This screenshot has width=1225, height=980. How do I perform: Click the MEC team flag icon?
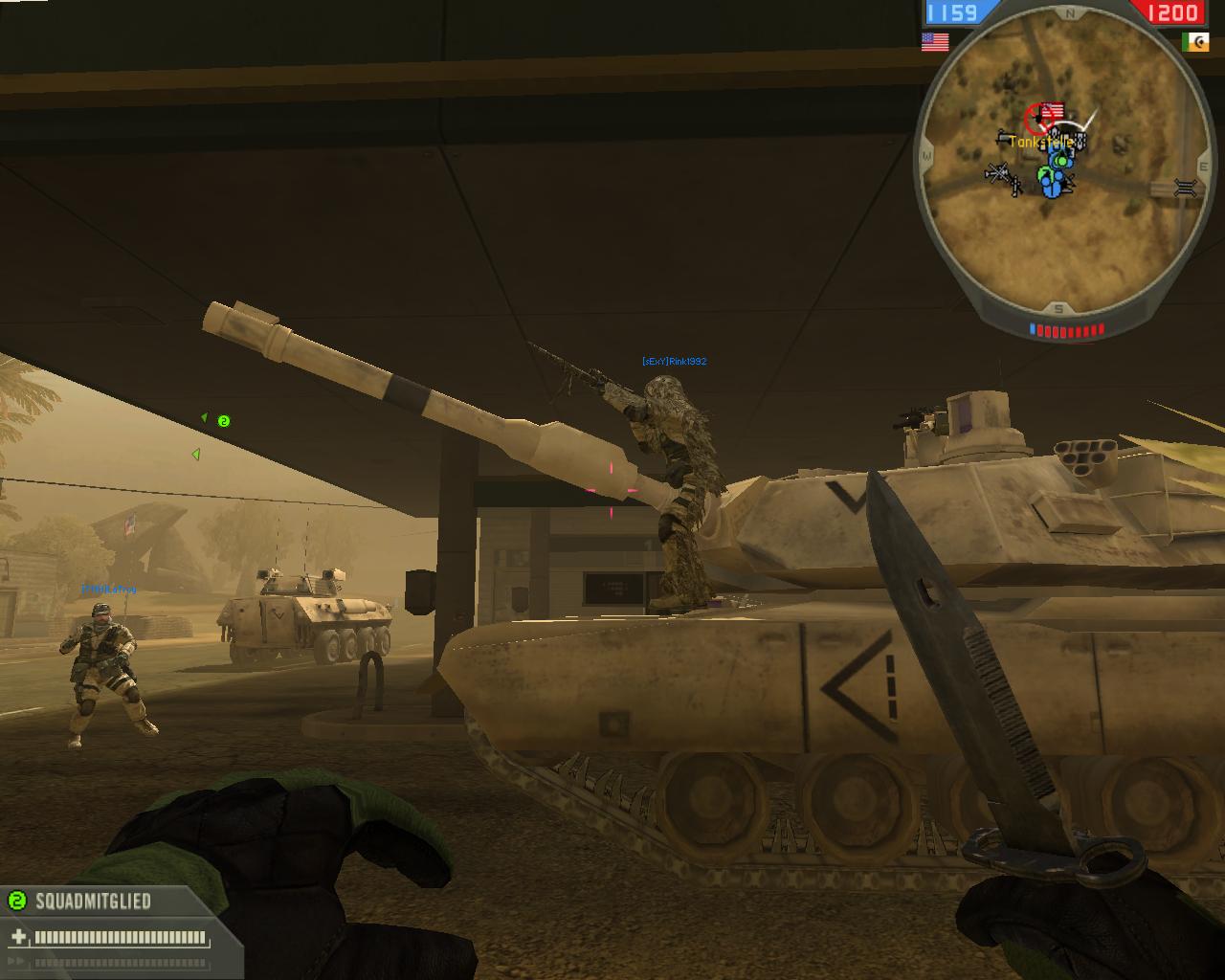[1193, 41]
